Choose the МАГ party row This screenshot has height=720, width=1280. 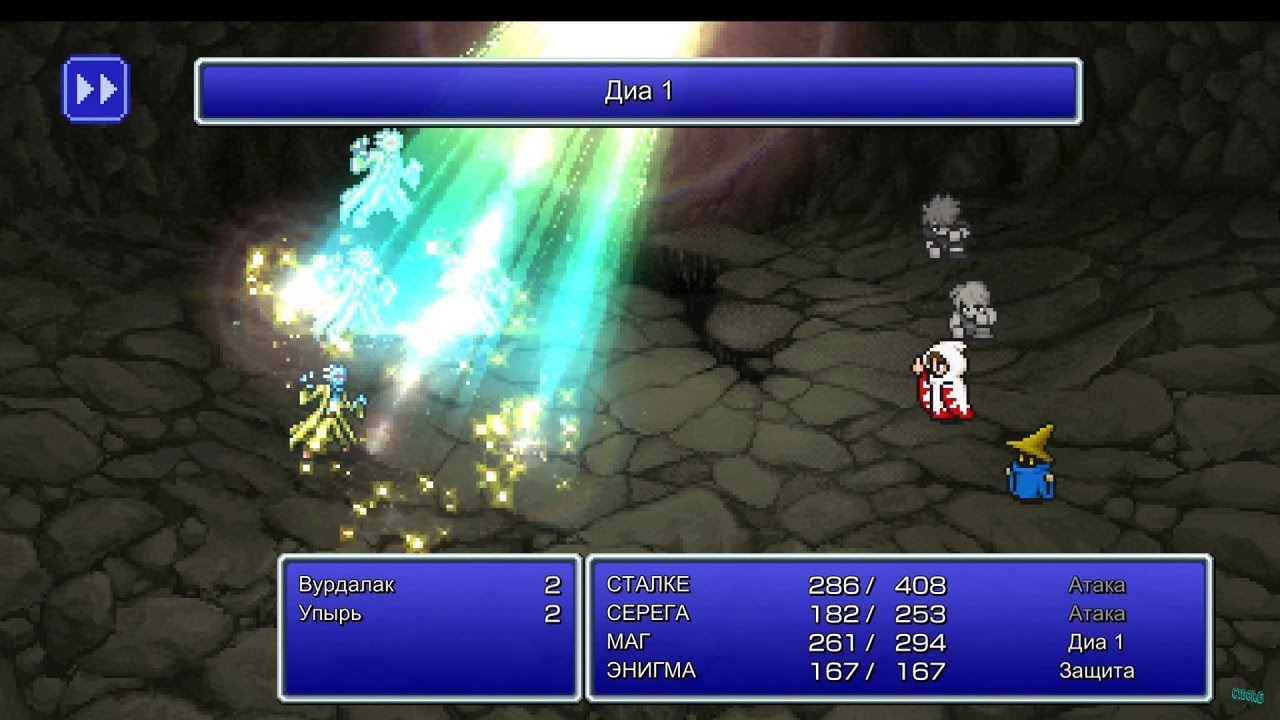tap(629, 642)
